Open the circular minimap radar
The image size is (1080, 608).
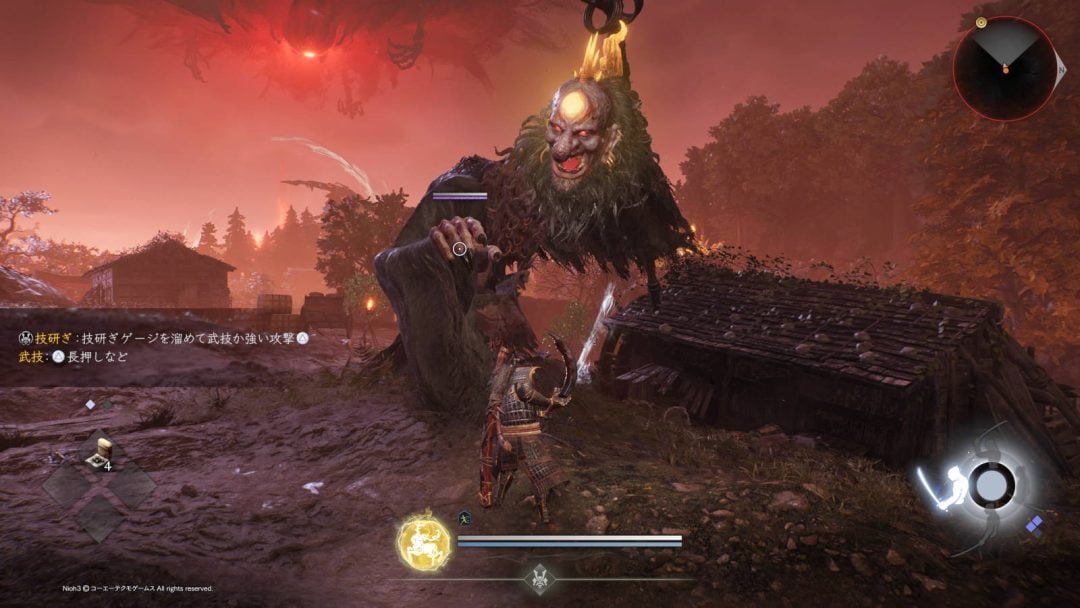(x=1004, y=68)
